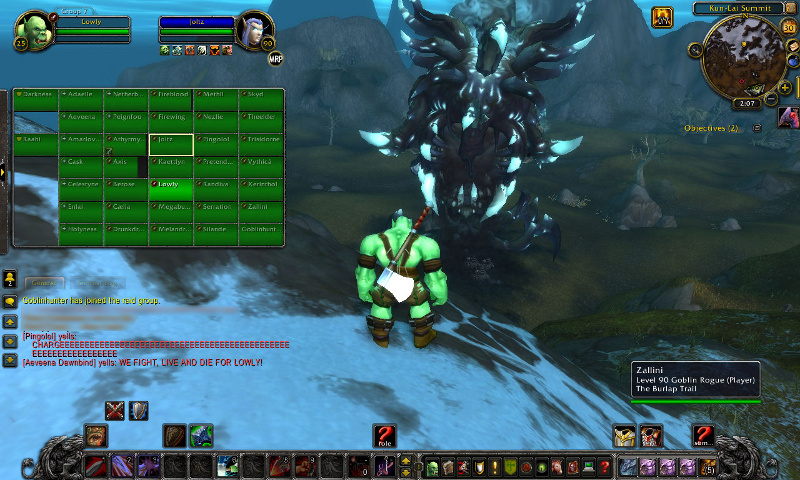Open the calendar showing day 30
Image resolution: width=800 pixels, height=480 pixels.
pos(788,27)
